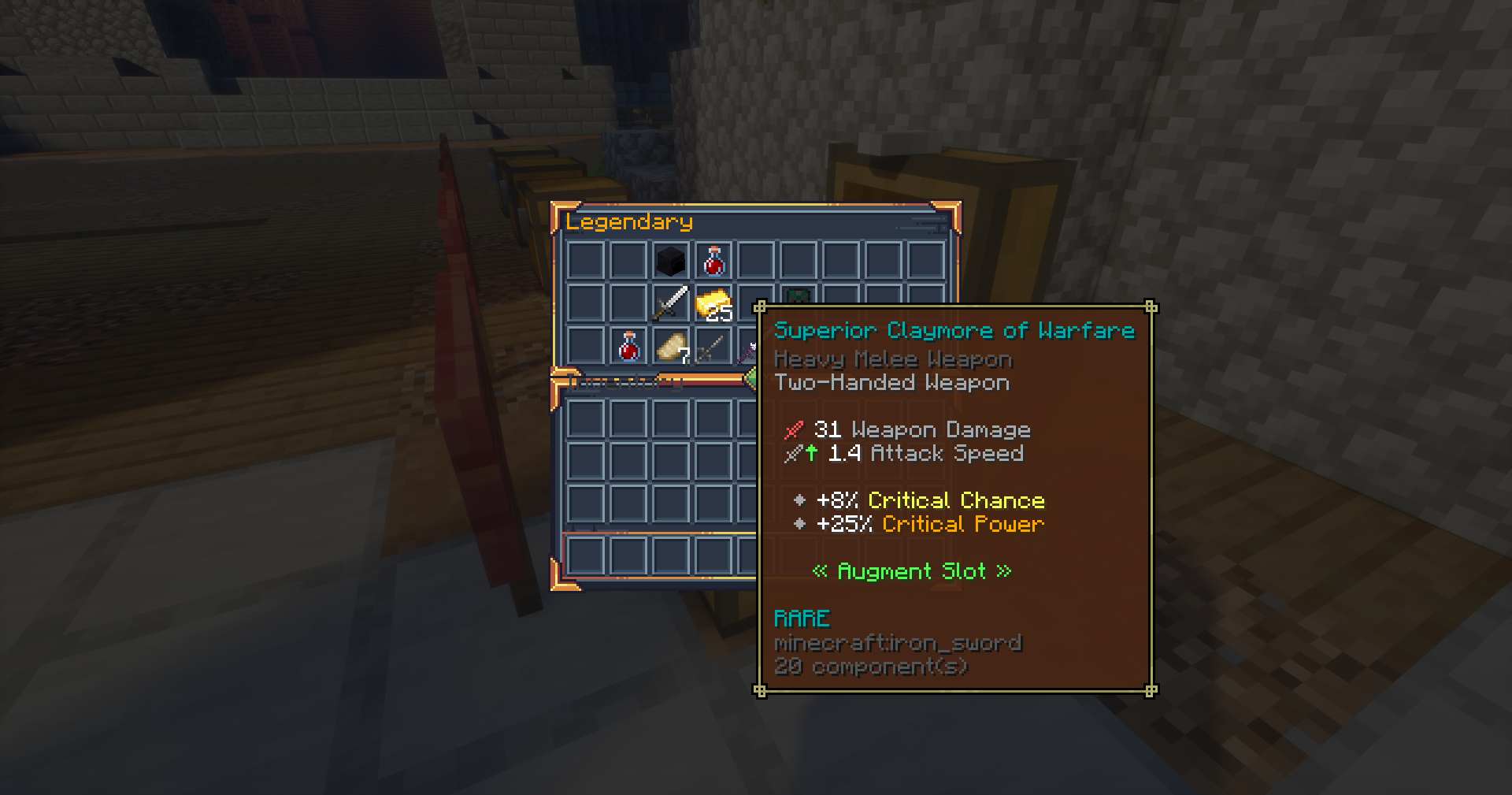Image resolution: width=1512 pixels, height=795 pixels.
Task: Click the red sword icon beside 31 Weapon Damage
Action: [795, 429]
